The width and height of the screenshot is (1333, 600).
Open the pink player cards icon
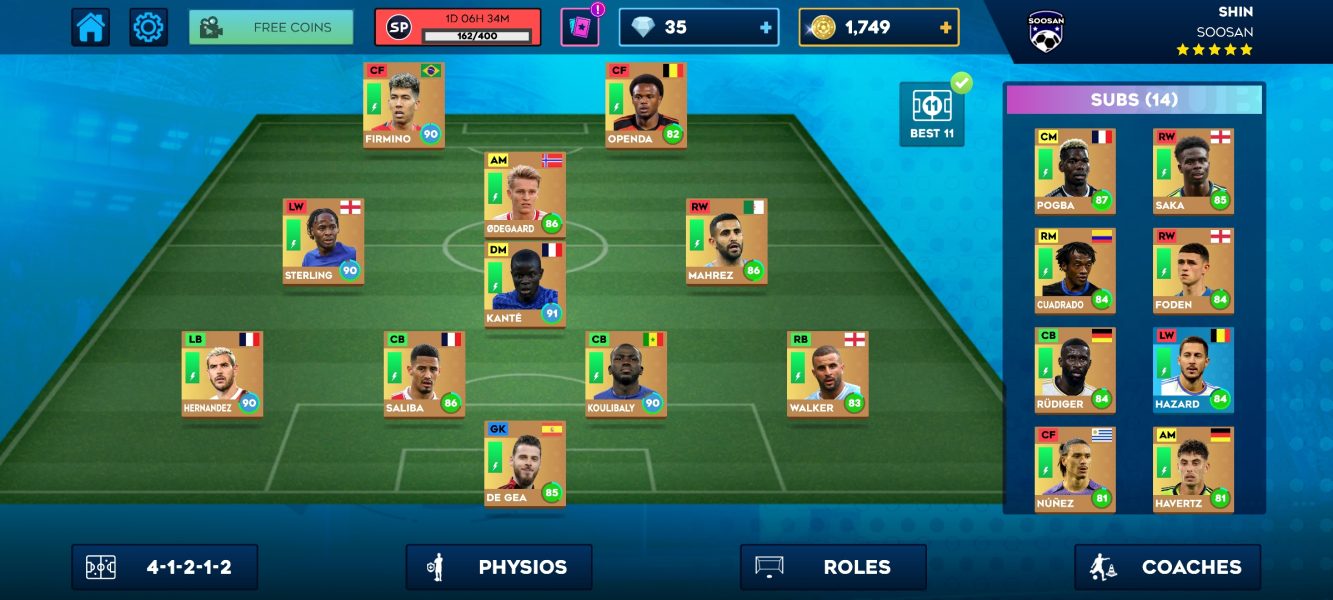coord(579,27)
